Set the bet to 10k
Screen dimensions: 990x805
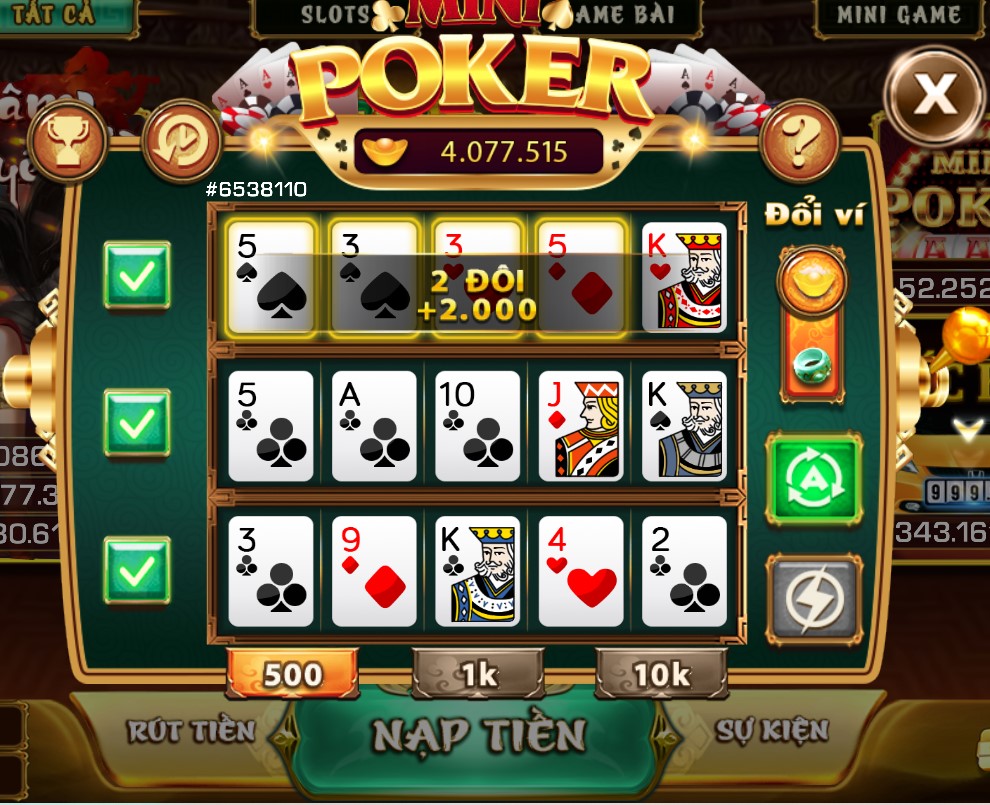pos(661,674)
